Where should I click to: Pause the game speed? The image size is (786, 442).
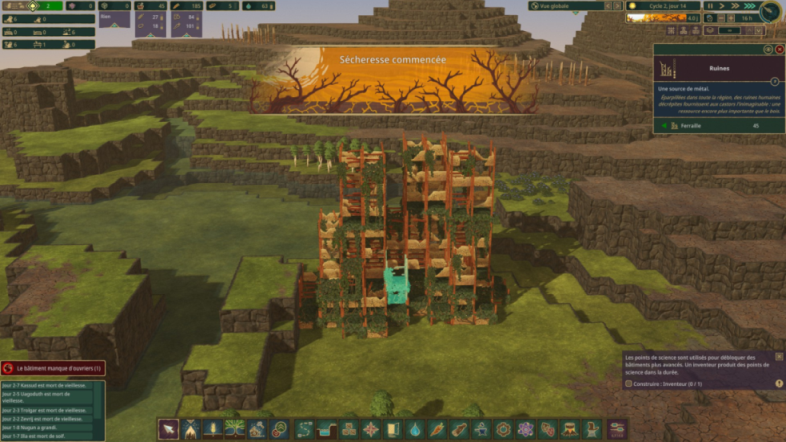(710, 6)
